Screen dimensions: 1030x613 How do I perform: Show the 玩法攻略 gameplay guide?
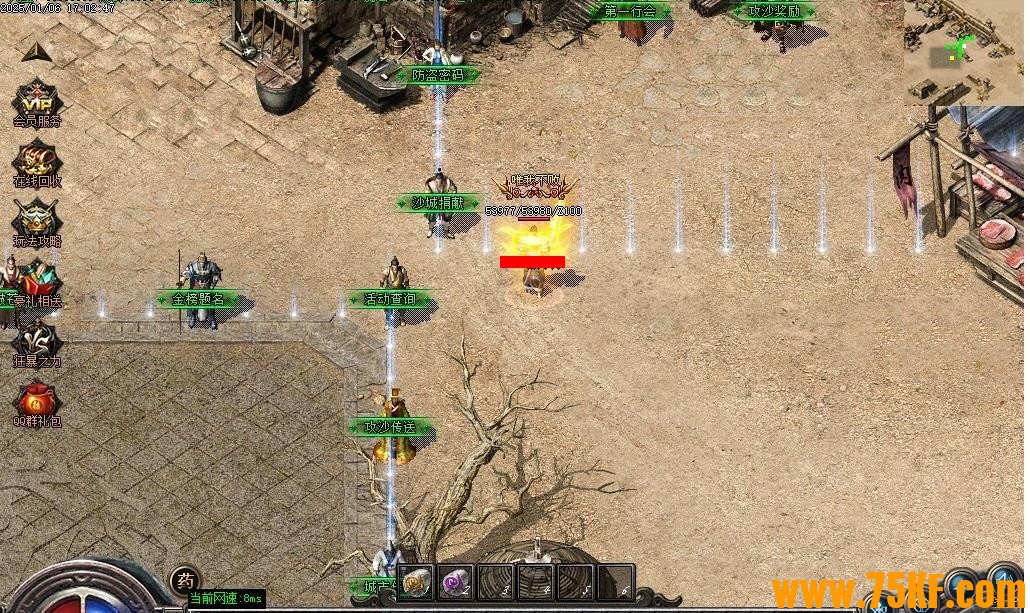coord(37,221)
